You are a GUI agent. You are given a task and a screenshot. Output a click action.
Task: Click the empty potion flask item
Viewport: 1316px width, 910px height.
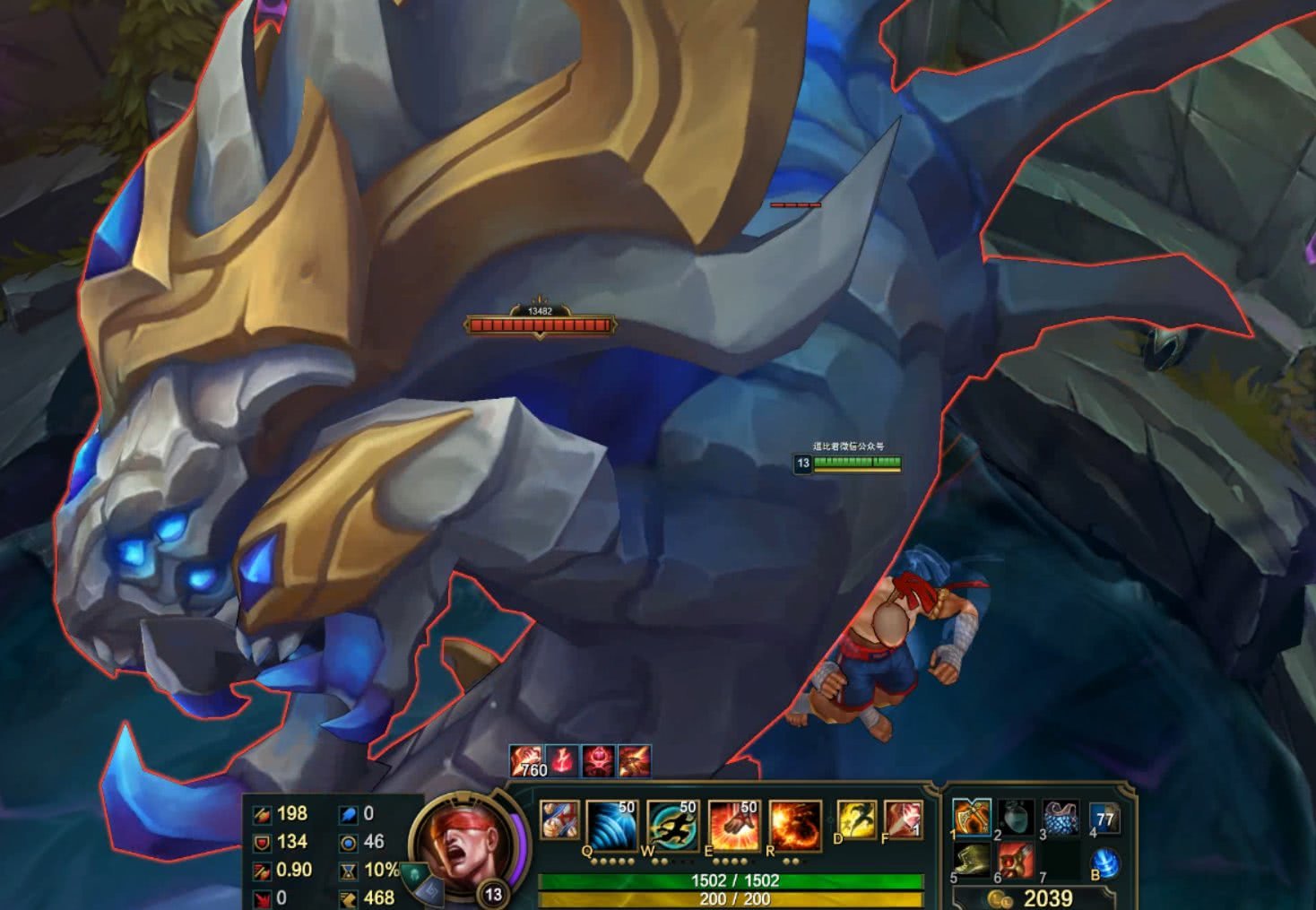coord(1017,818)
